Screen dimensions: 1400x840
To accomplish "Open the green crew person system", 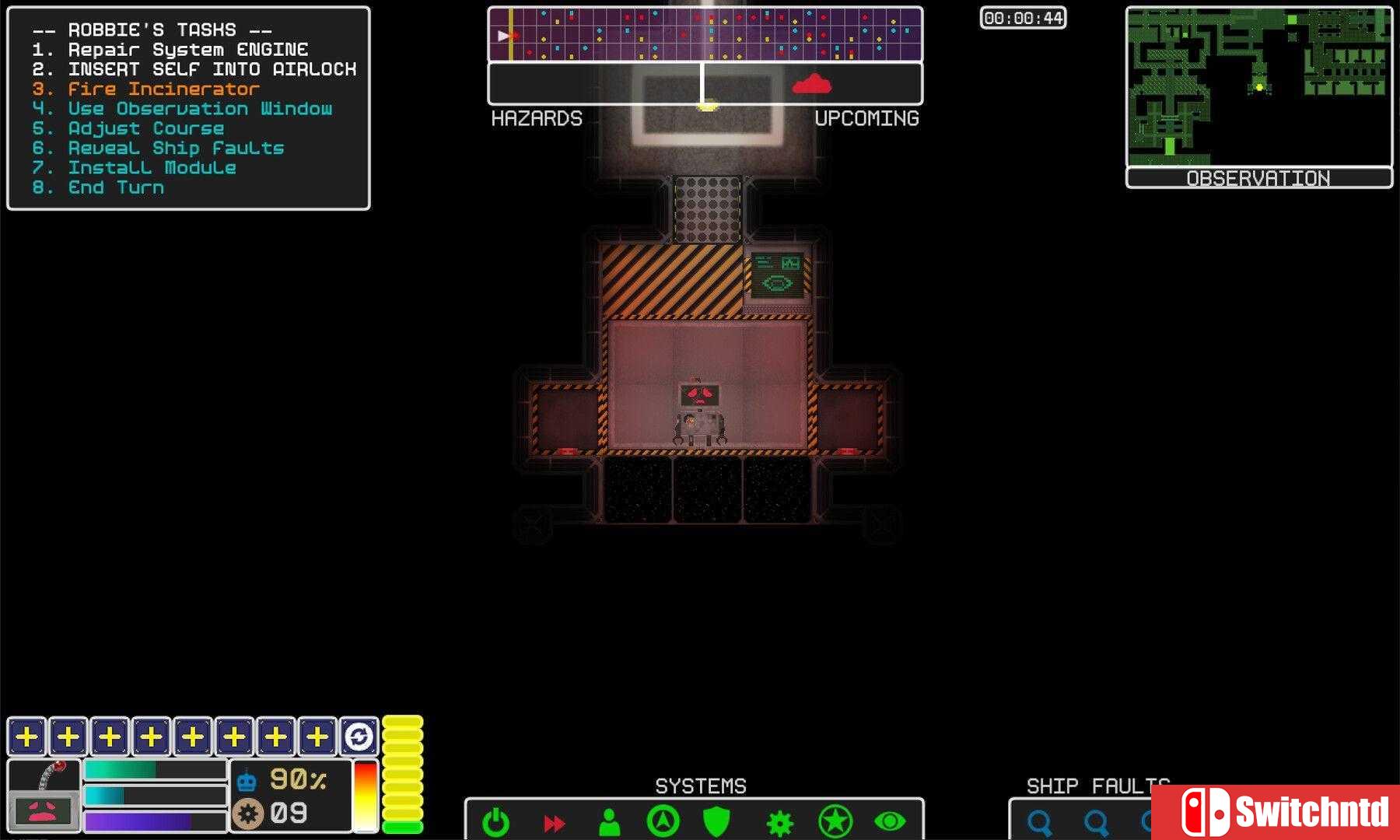I will (610, 822).
